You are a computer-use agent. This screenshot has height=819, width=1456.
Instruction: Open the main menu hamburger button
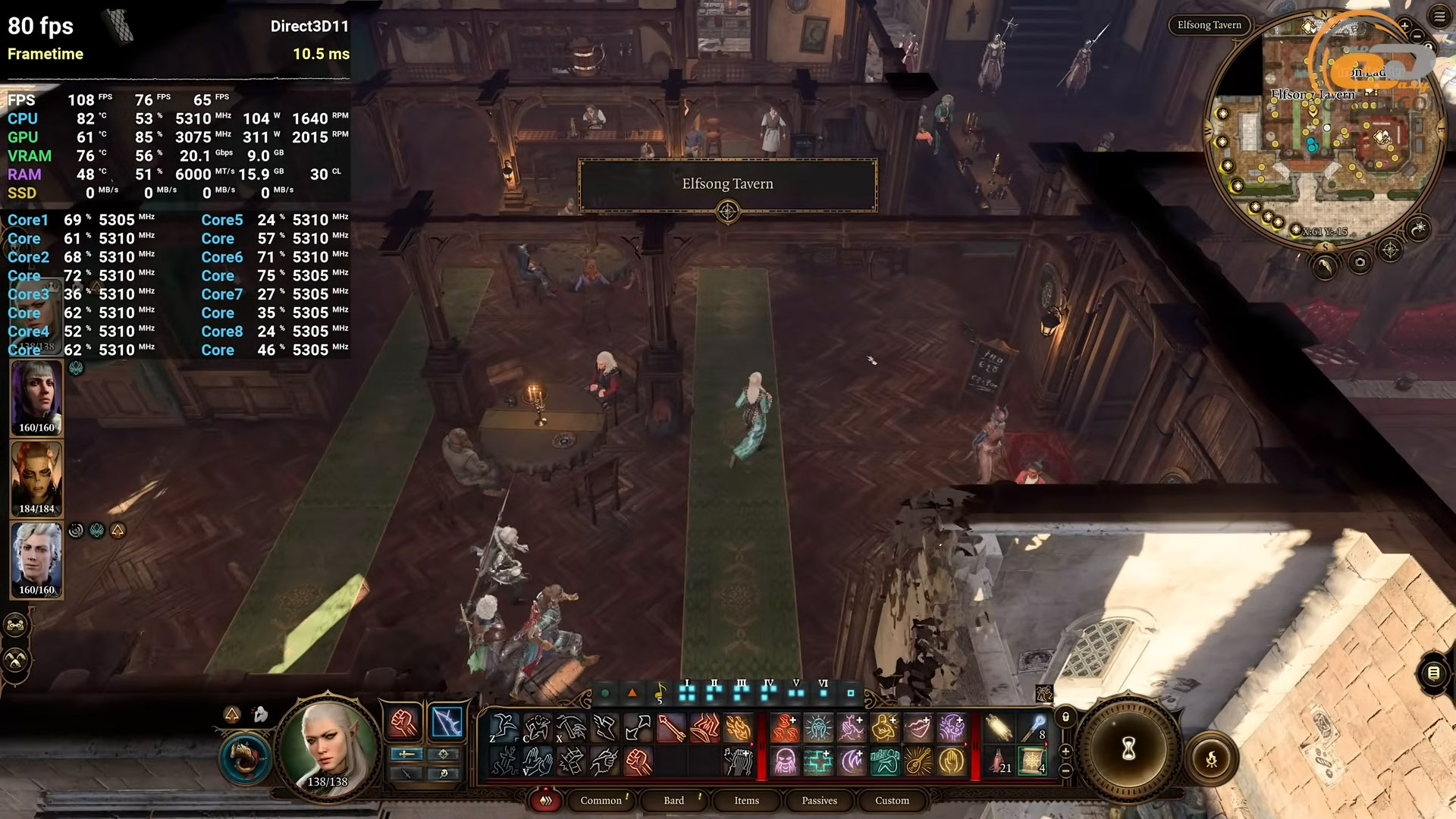click(x=1439, y=17)
